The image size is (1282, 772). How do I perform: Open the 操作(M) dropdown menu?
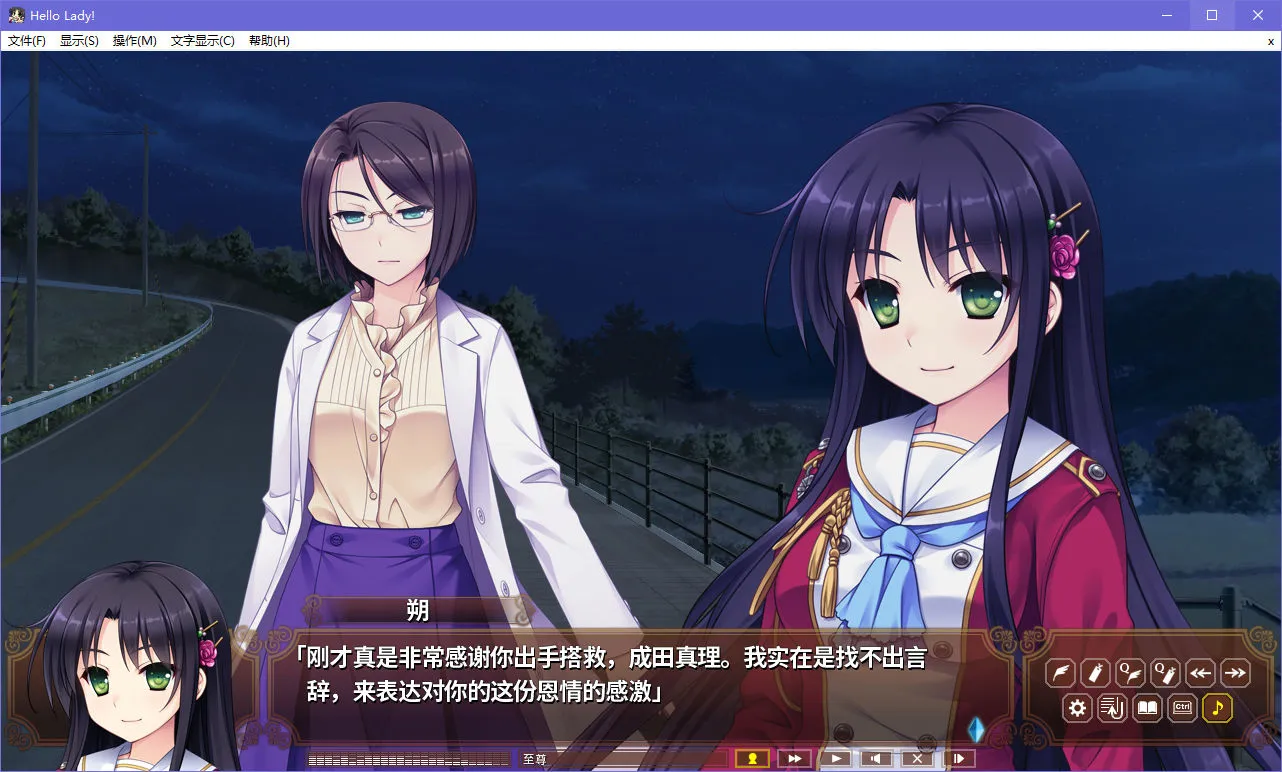(x=135, y=40)
